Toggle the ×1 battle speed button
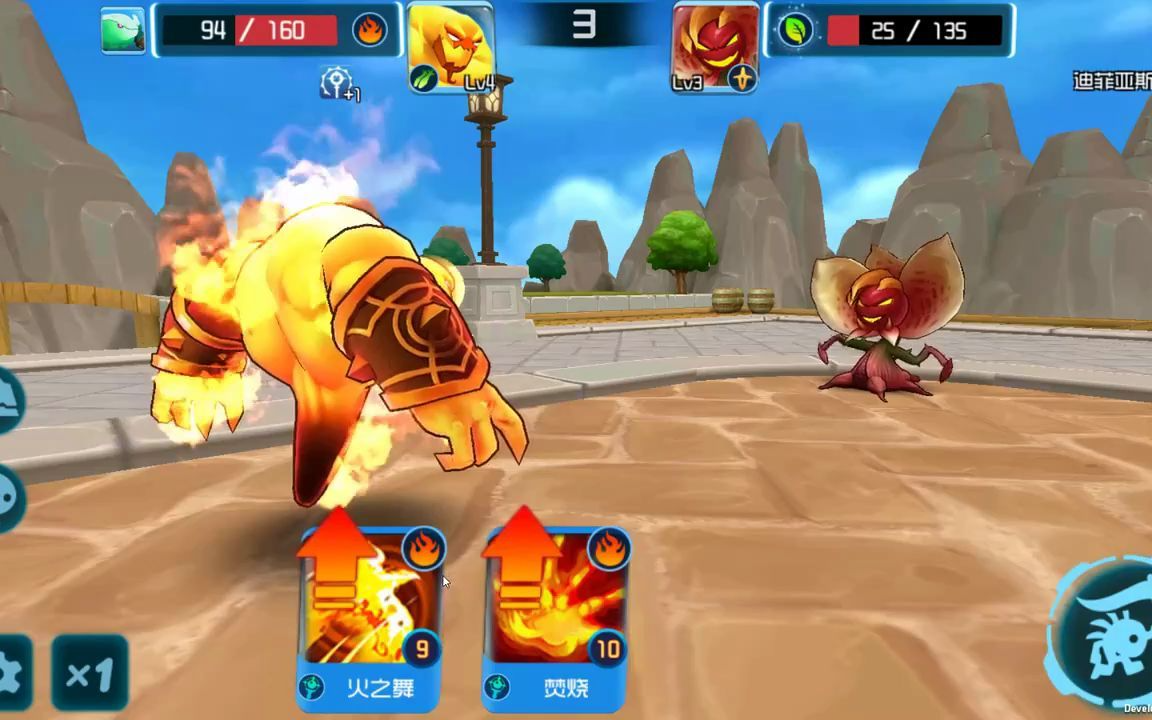This screenshot has height=720, width=1152. click(90, 673)
